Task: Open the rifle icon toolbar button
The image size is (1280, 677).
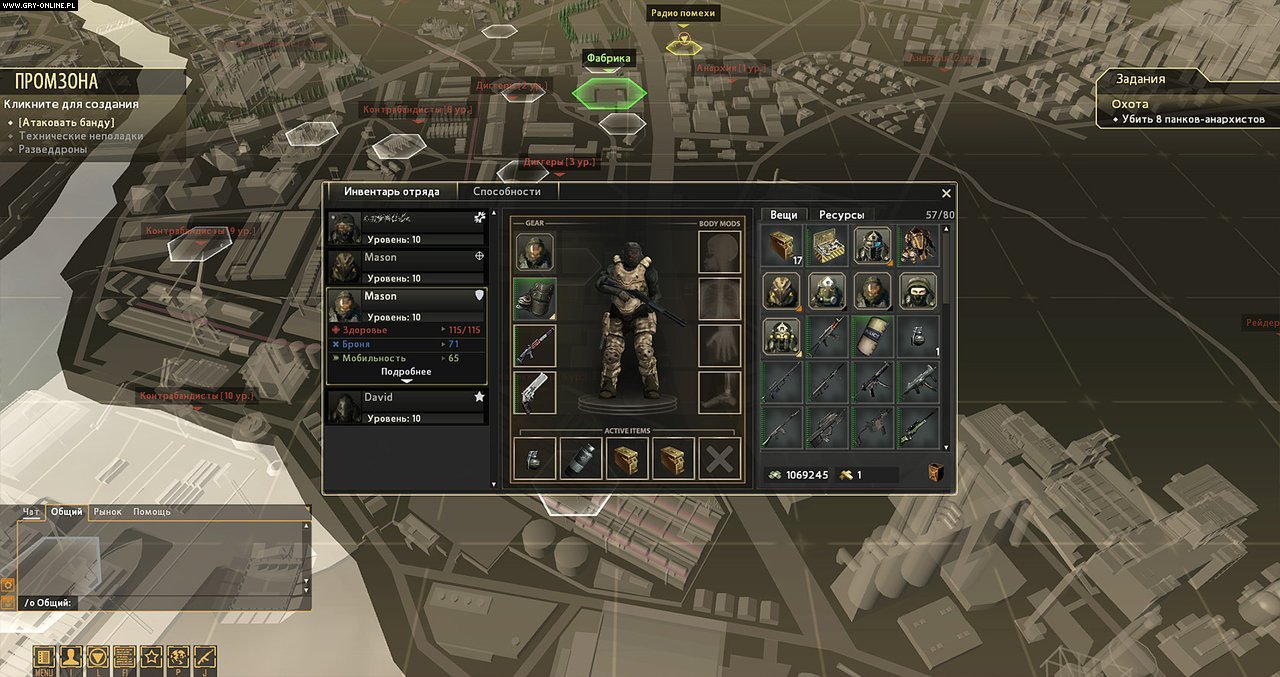Action: 205,658
